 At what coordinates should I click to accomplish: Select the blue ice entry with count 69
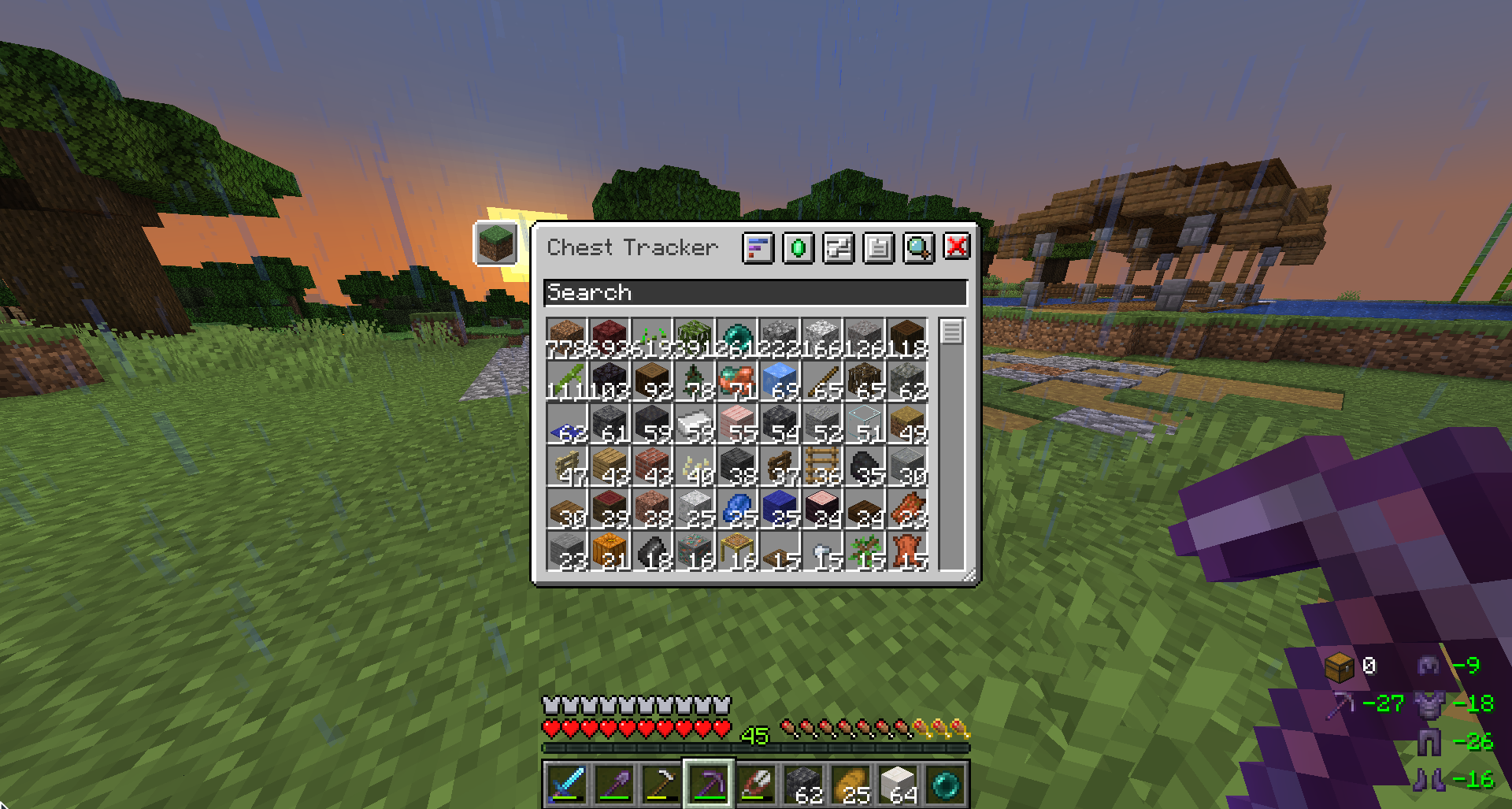click(x=780, y=380)
